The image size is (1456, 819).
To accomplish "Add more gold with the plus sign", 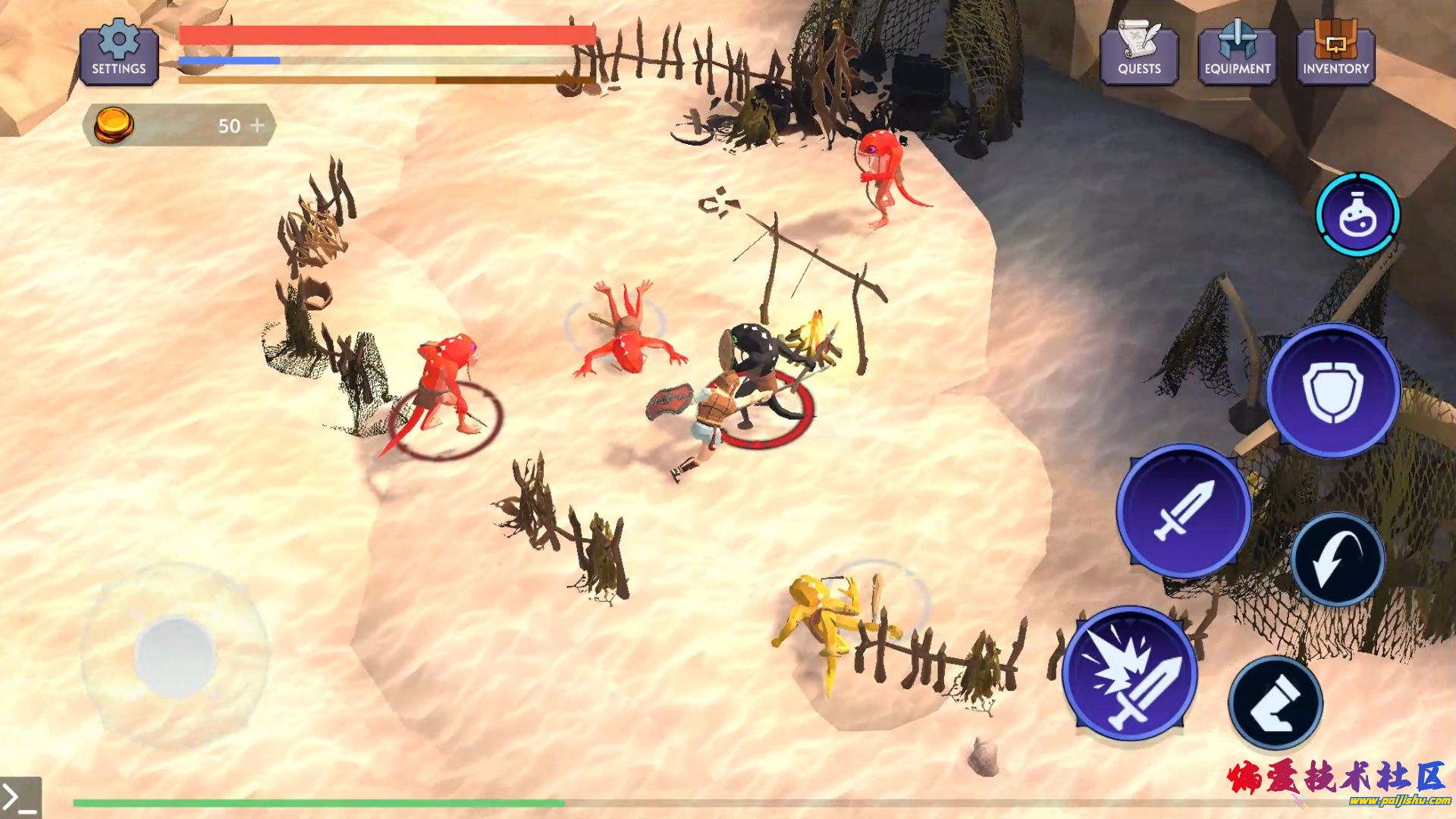I will [258, 125].
